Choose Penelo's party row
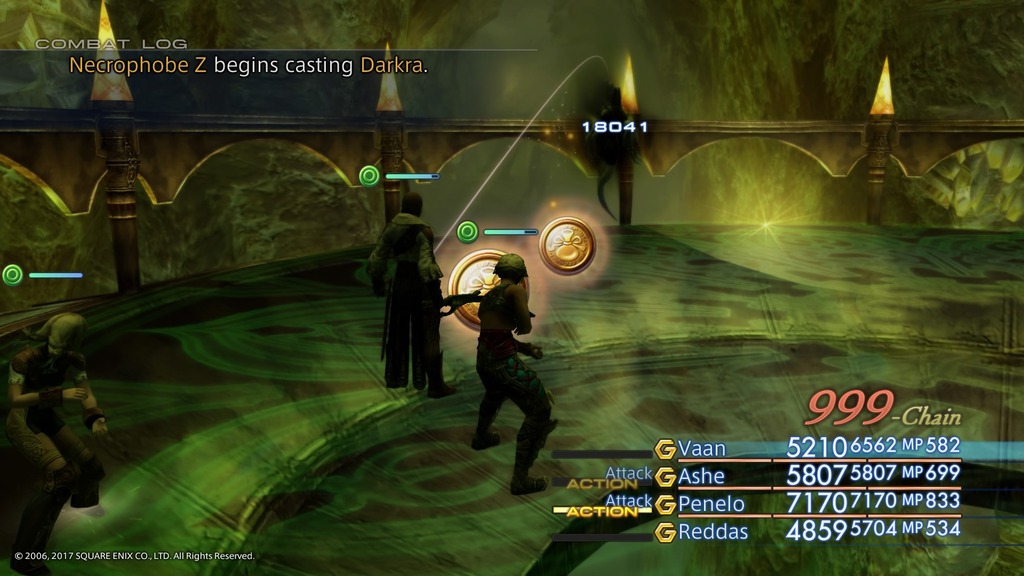Image resolution: width=1024 pixels, height=576 pixels. (708, 502)
